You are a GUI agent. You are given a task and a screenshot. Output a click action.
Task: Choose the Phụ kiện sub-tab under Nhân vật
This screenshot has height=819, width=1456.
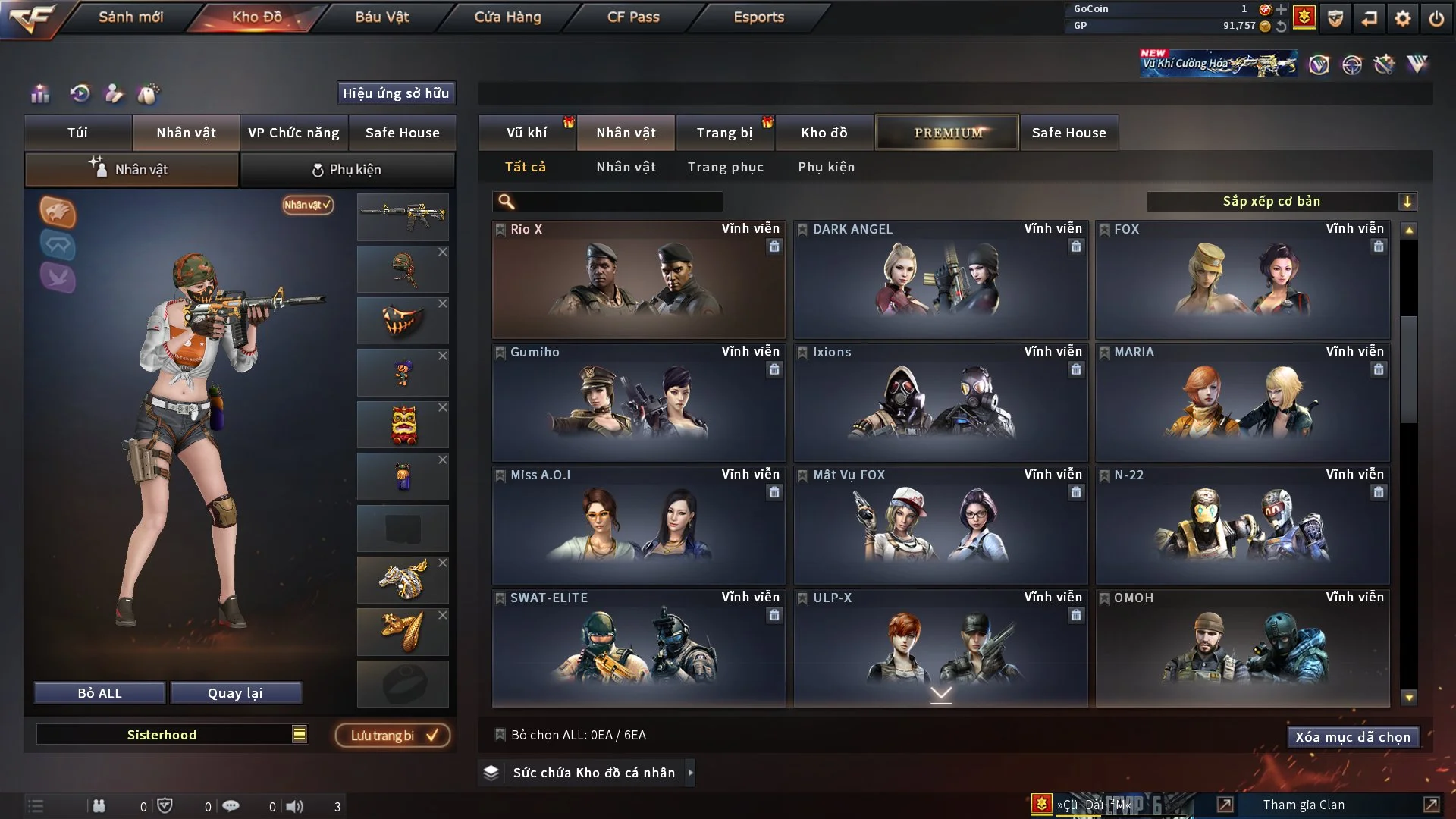click(347, 170)
